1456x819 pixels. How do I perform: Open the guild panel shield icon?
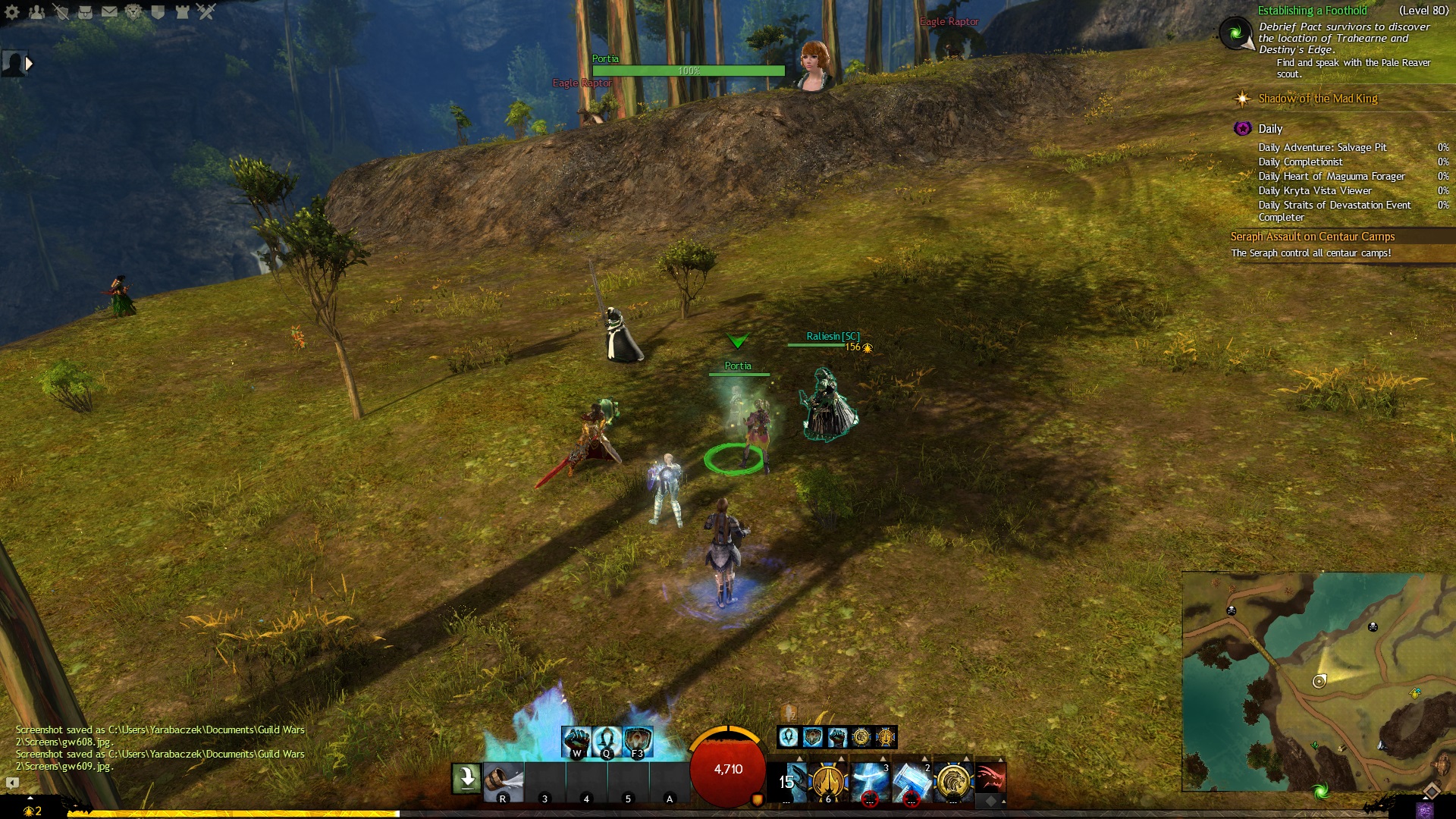pyautogui.click(x=158, y=11)
